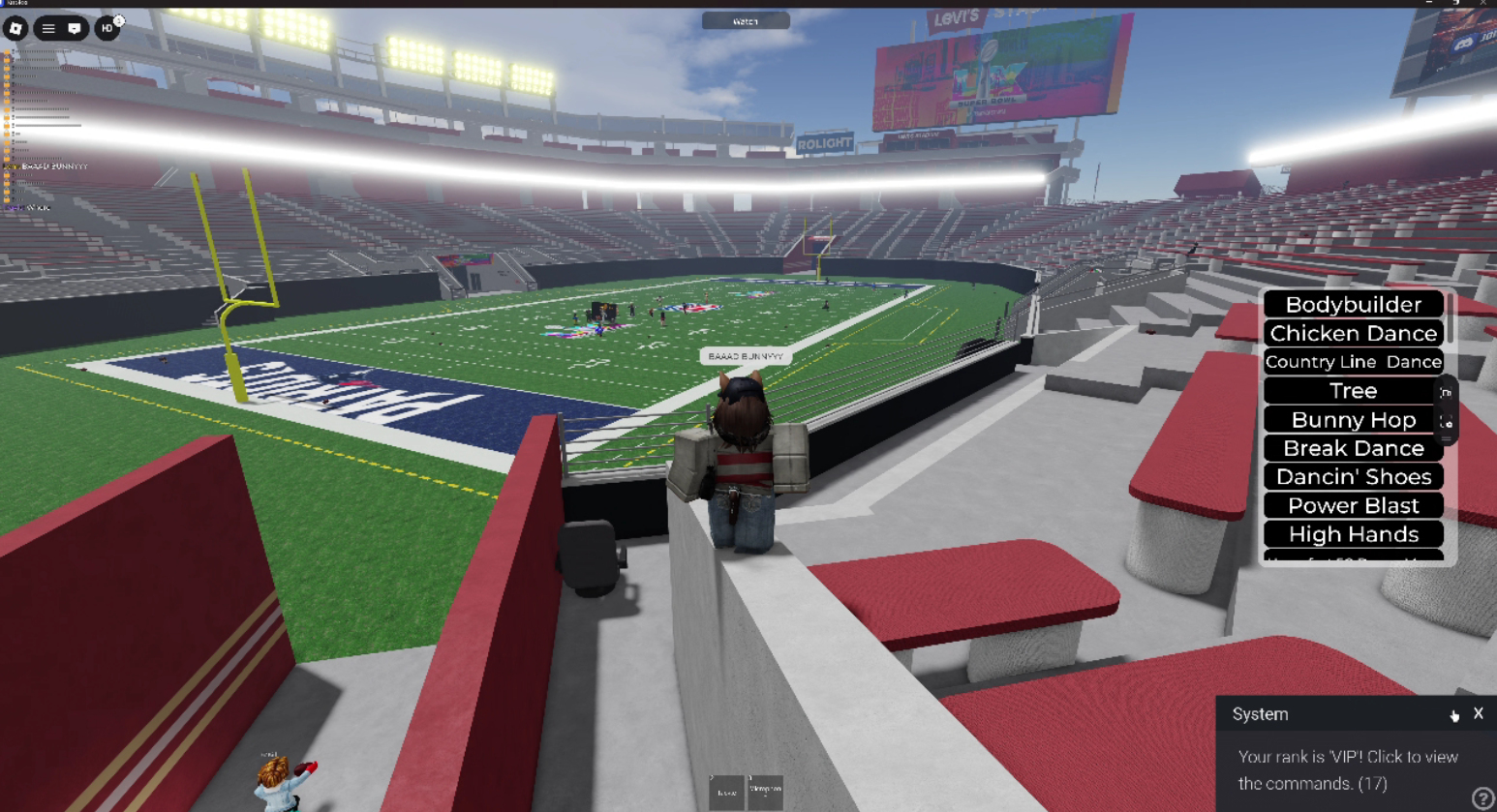Open the help question mark icon

(x=1482, y=798)
